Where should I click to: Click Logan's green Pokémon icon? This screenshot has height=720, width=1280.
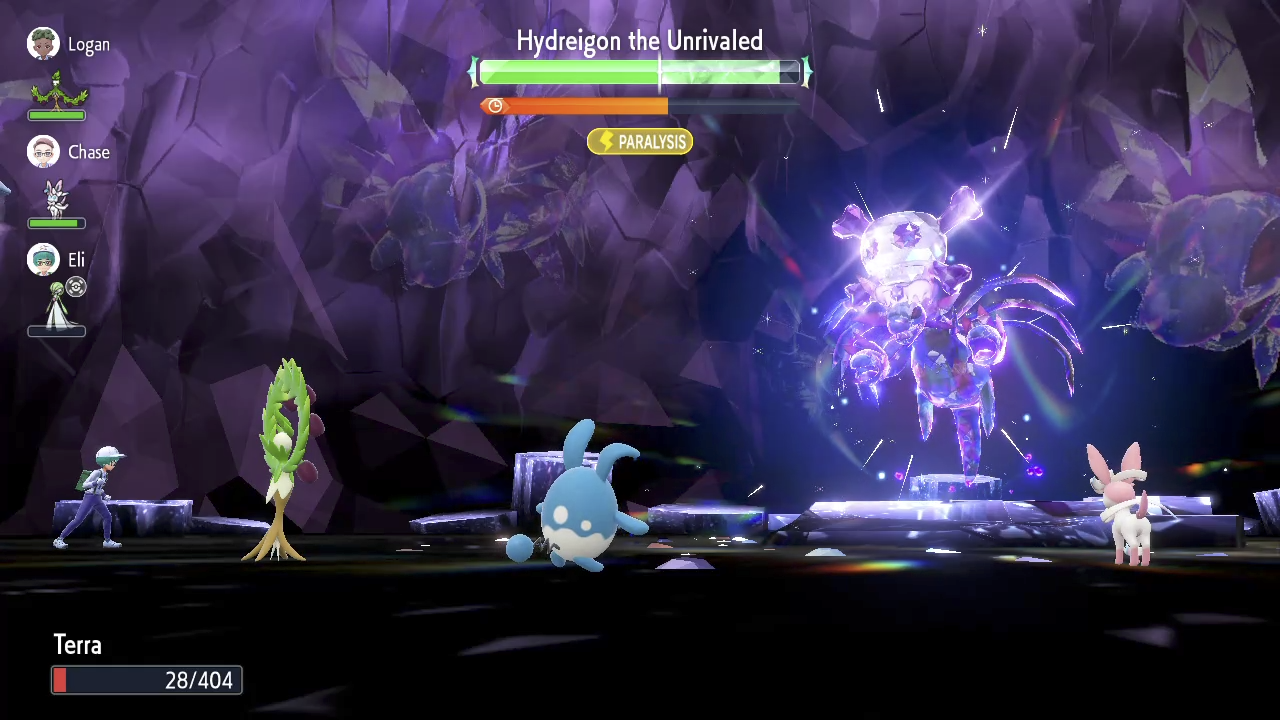[x=58, y=90]
